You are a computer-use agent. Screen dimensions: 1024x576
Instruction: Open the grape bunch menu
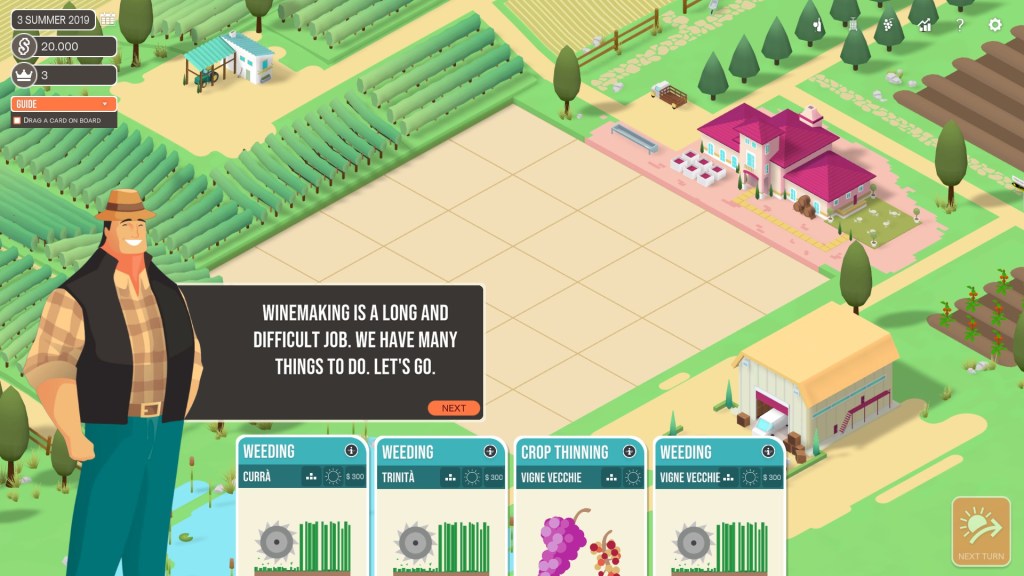pyautogui.click(x=889, y=25)
